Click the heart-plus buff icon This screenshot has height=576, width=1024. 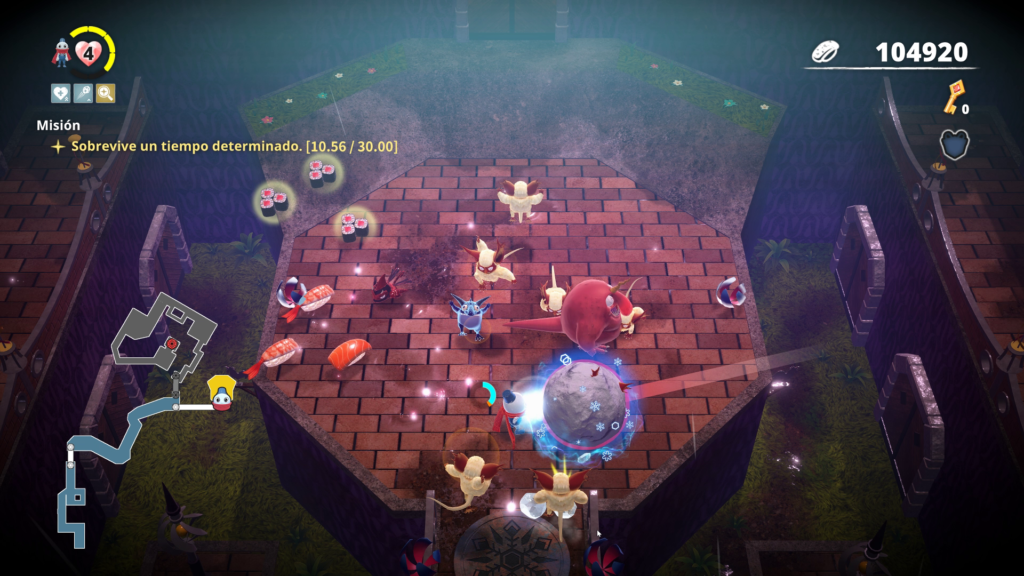point(61,93)
